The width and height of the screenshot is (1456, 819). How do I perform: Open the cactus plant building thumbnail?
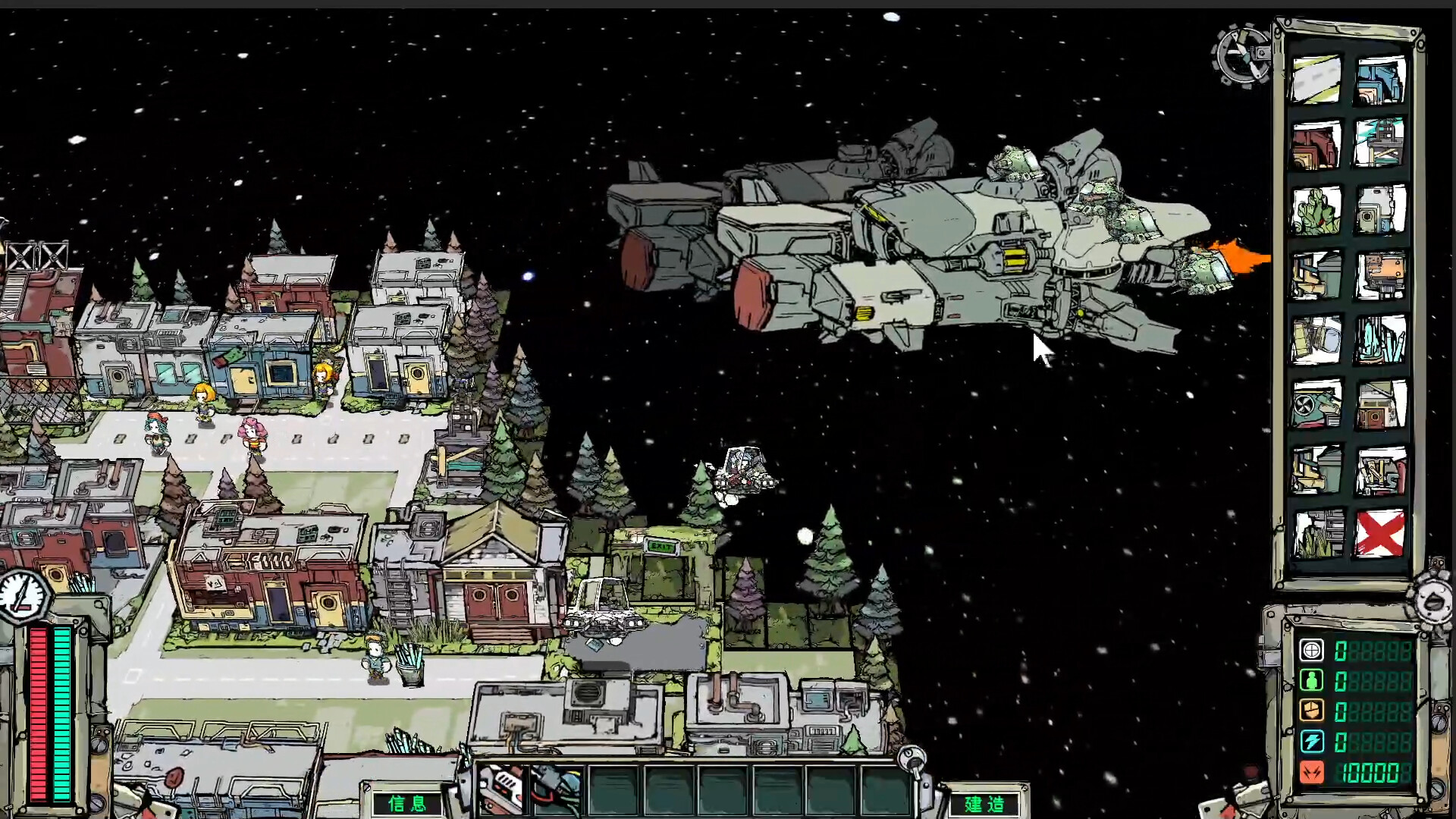click(1317, 211)
